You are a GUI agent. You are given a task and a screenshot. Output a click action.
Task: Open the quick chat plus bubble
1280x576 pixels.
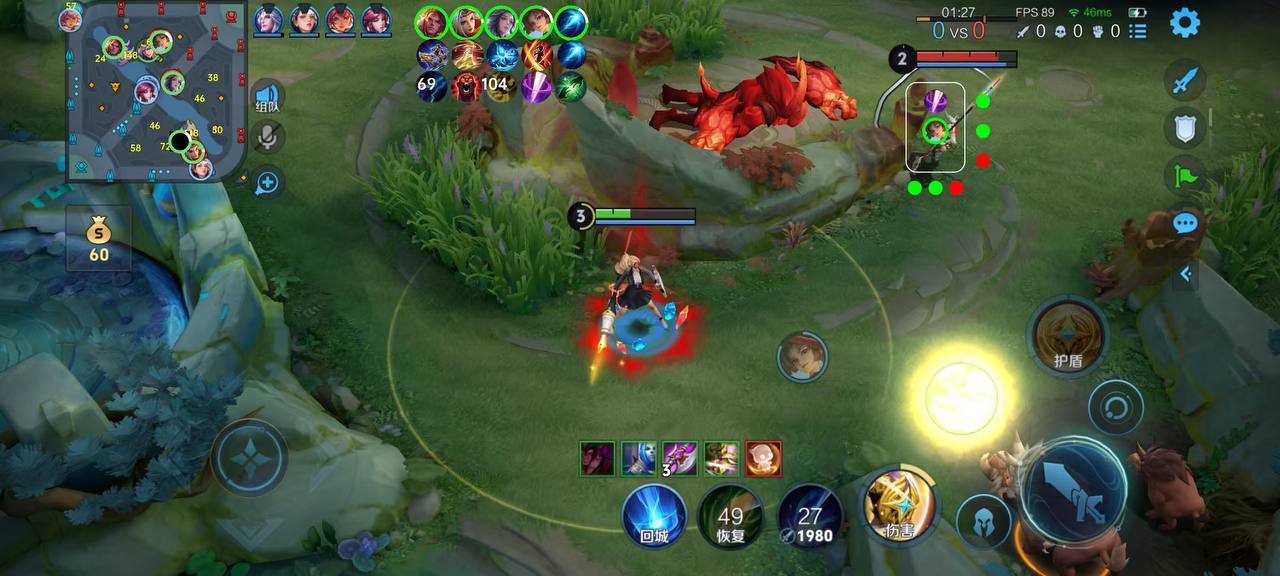coord(267,182)
